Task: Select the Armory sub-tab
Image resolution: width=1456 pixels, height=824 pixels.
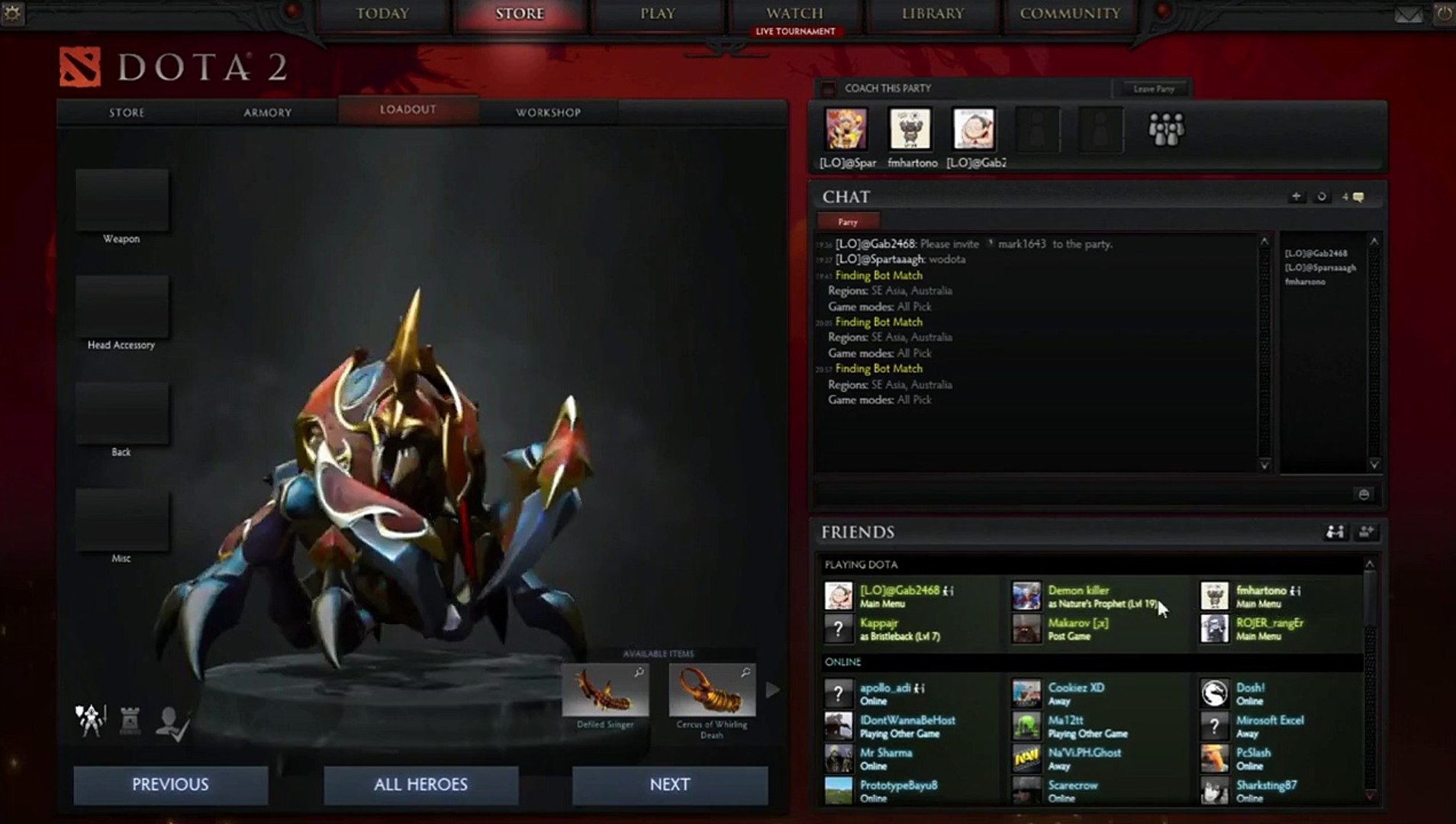Action: click(267, 112)
